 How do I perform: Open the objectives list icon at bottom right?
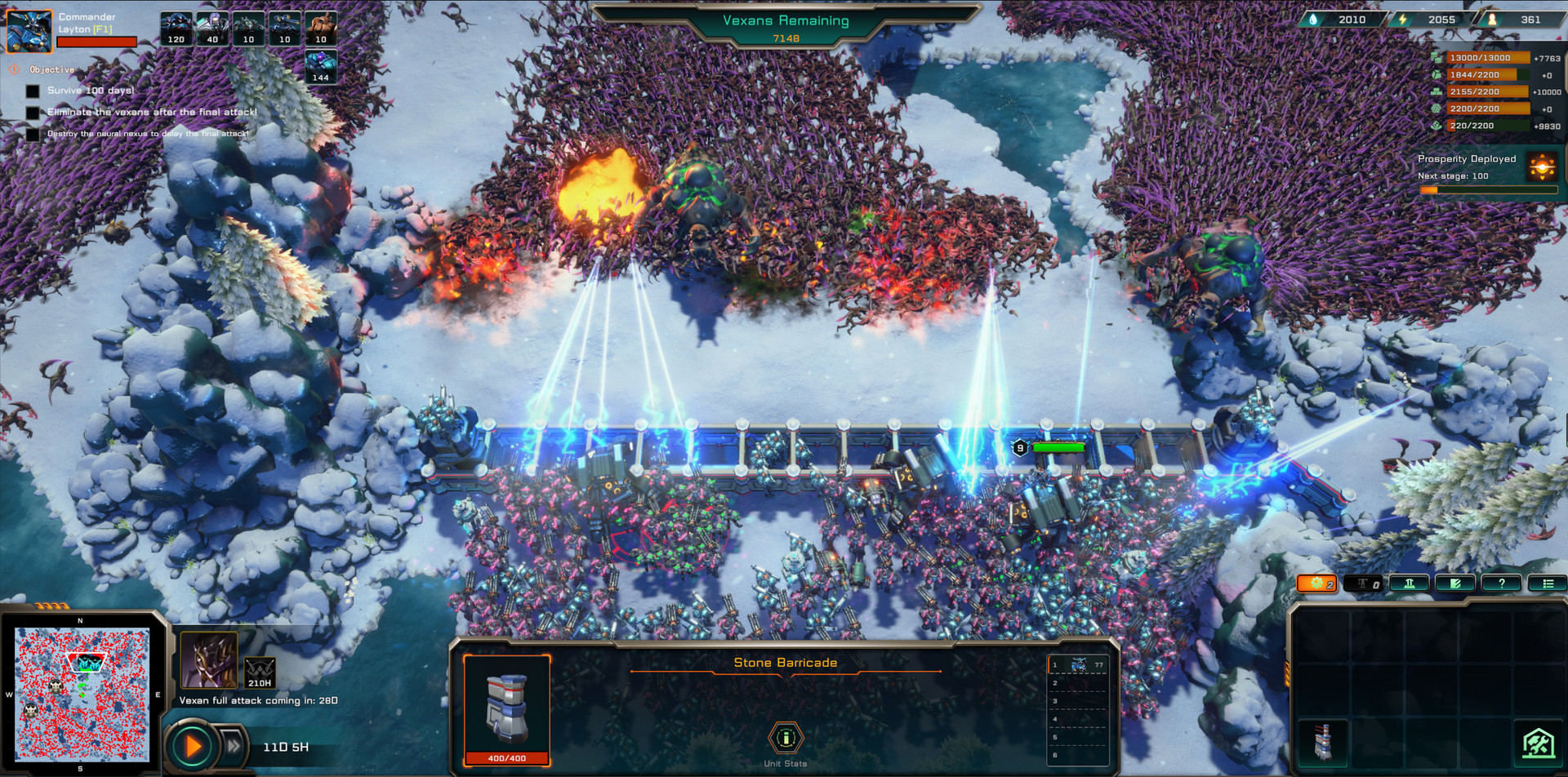(x=1548, y=583)
